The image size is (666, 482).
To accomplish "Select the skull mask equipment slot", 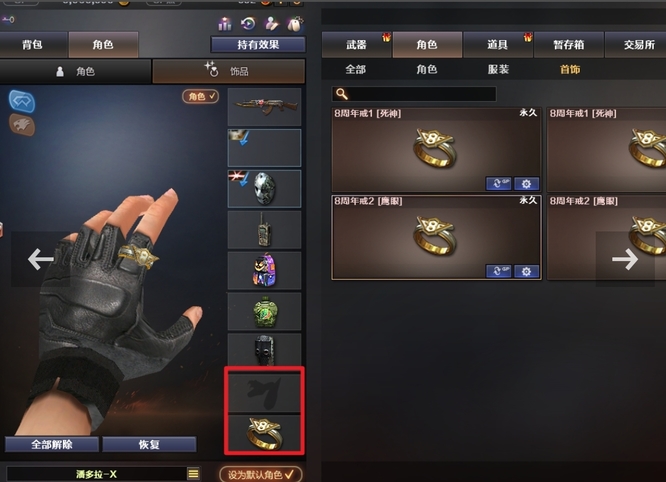I will tap(264, 188).
